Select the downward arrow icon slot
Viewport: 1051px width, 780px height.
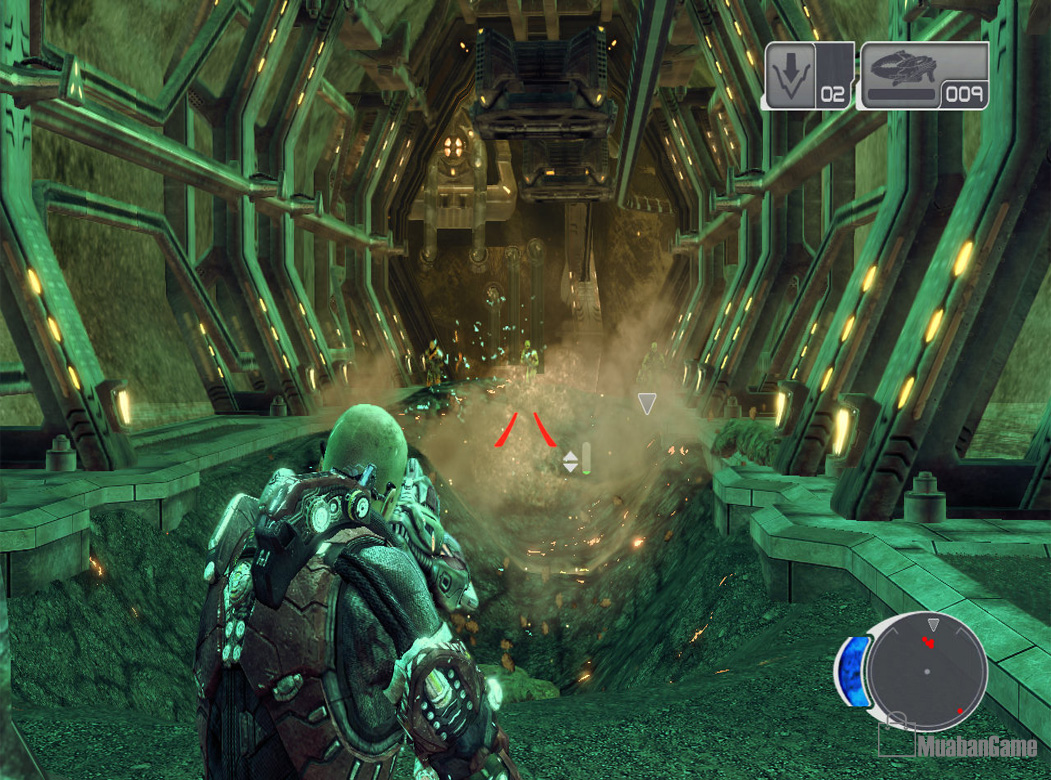pos(791,74)
